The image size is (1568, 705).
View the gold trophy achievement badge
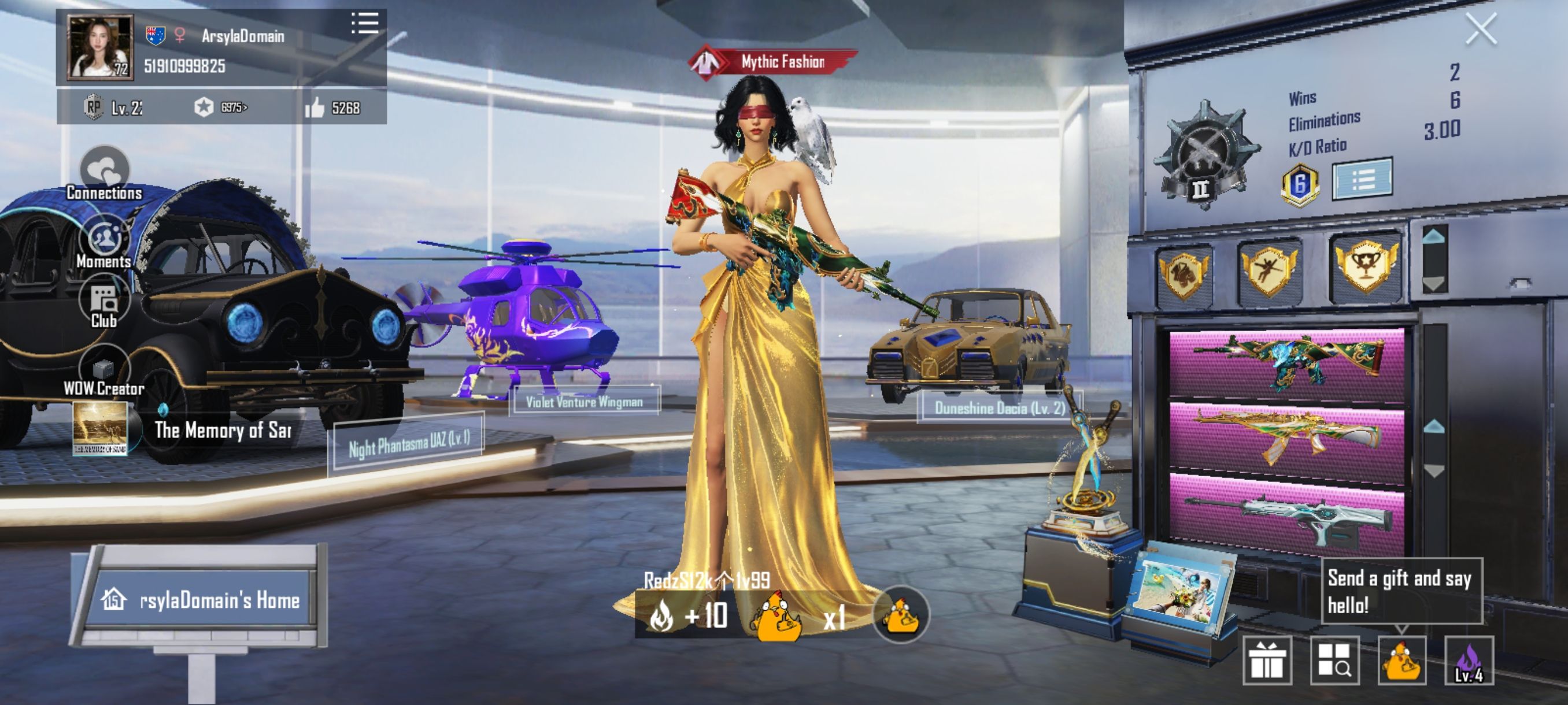point(1366,266)
